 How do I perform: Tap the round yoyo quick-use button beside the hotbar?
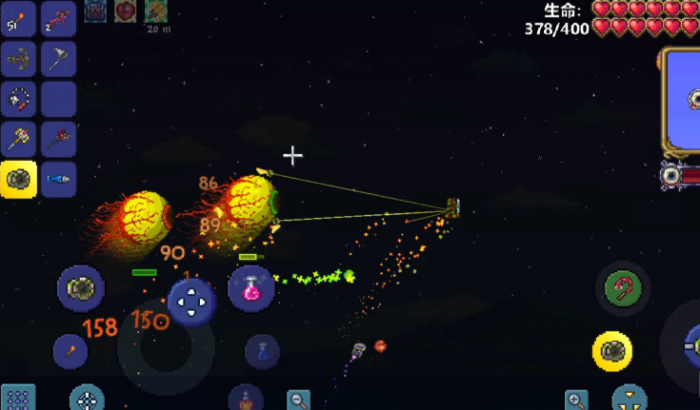point(79,288)
